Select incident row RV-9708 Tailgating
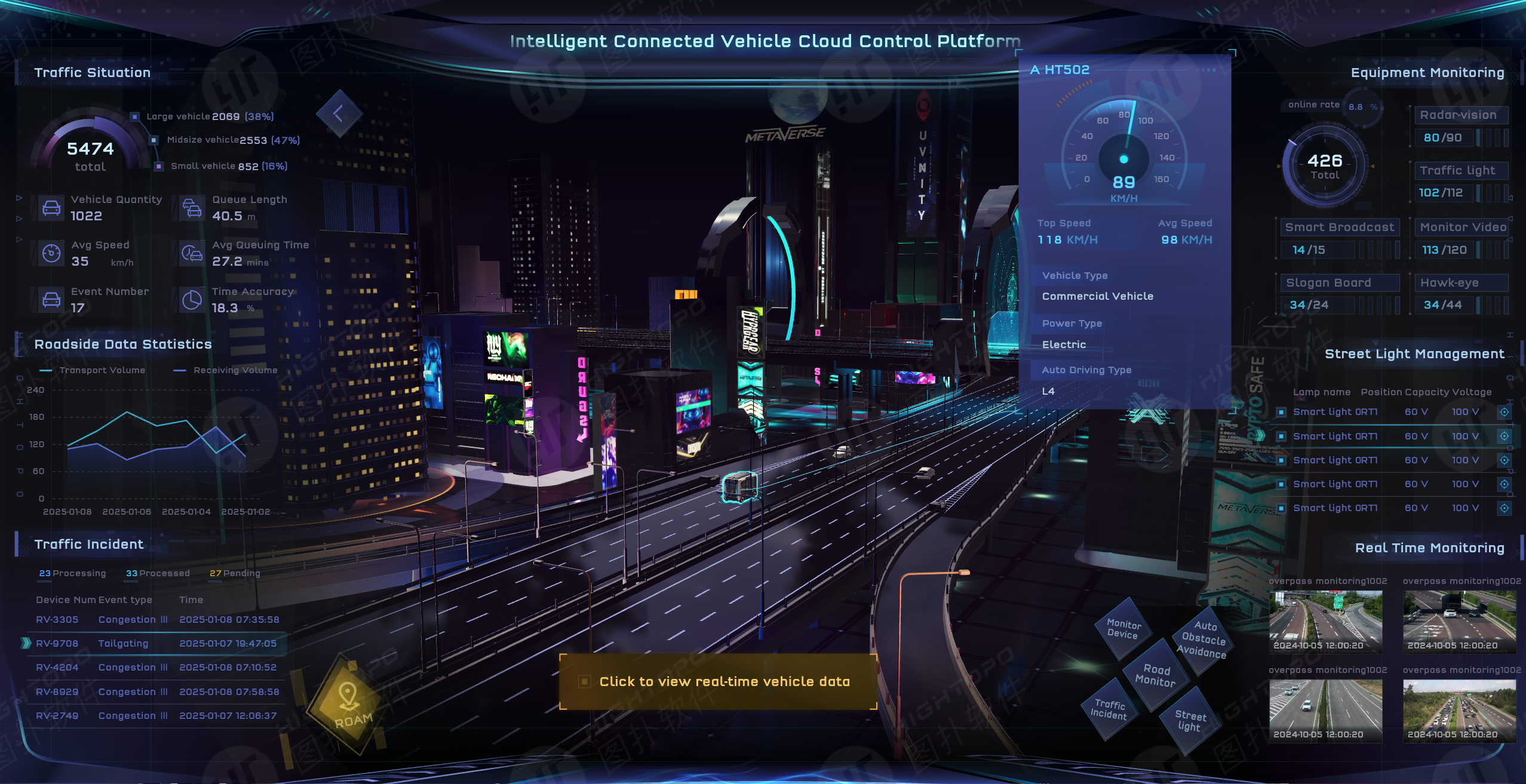The height and width of the screenshot is (784, 1526). coord(156,644)
